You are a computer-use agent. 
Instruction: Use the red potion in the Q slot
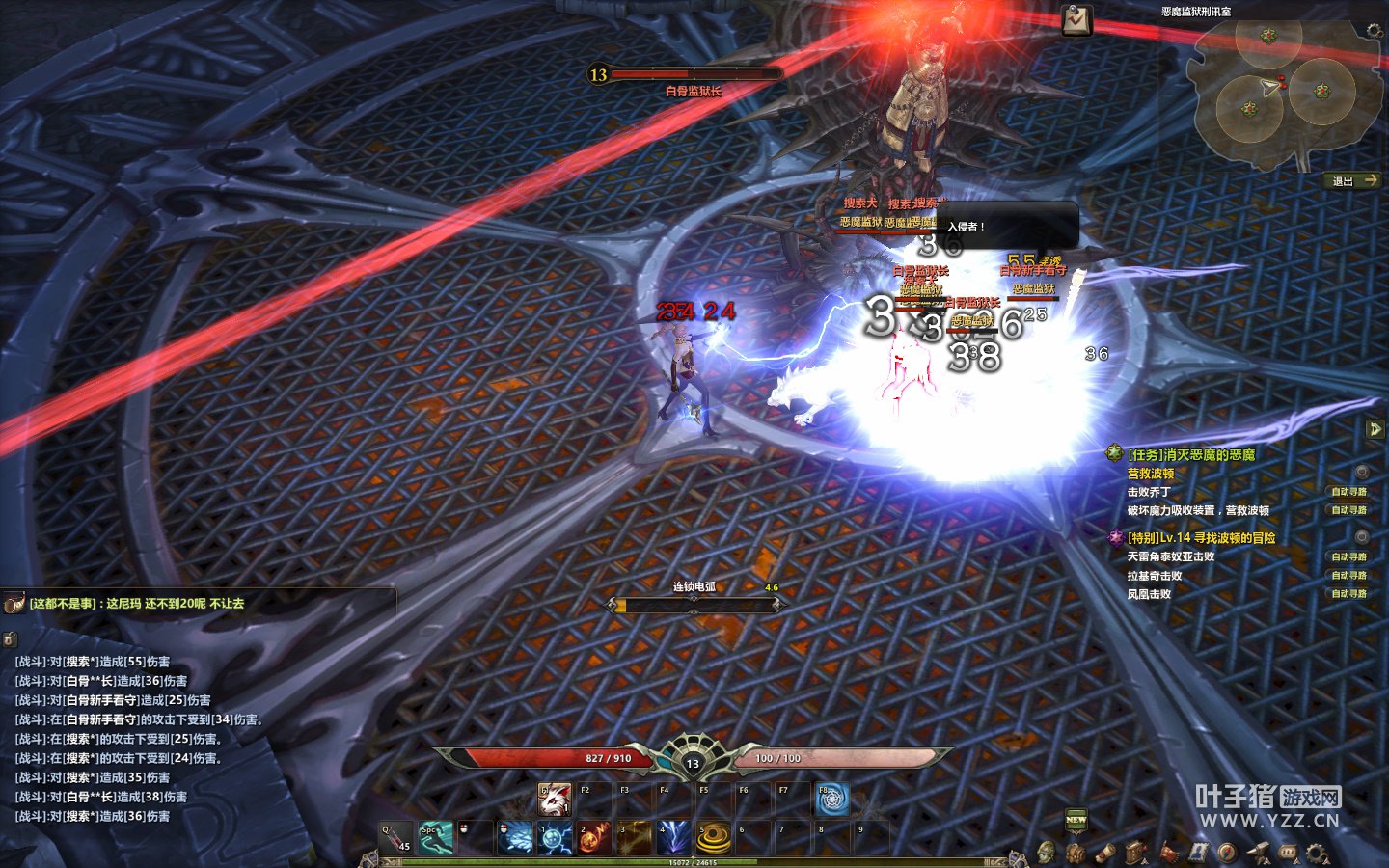point(396,837)
